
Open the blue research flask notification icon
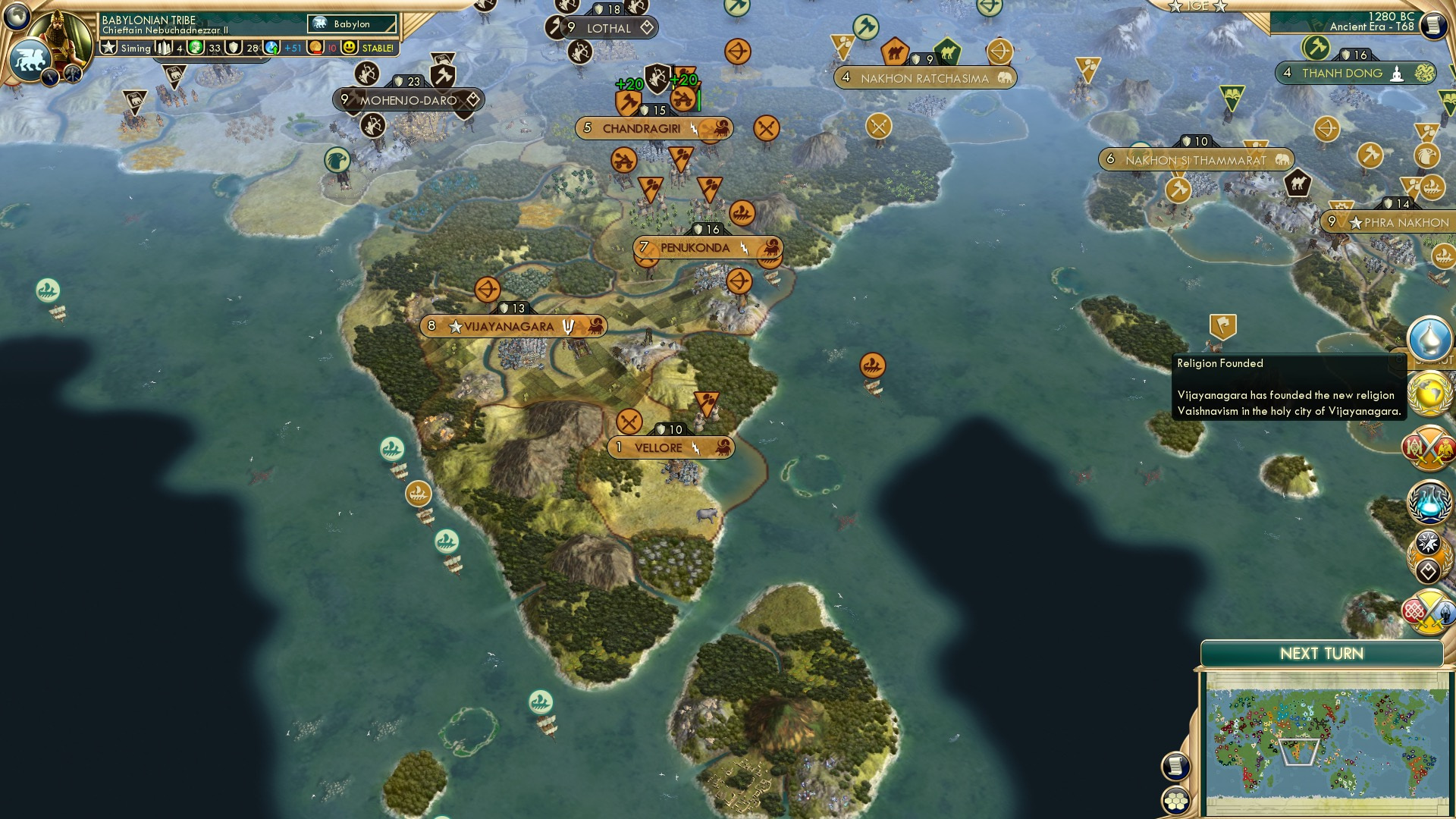pyautogui.click(x=1429, y=499)
